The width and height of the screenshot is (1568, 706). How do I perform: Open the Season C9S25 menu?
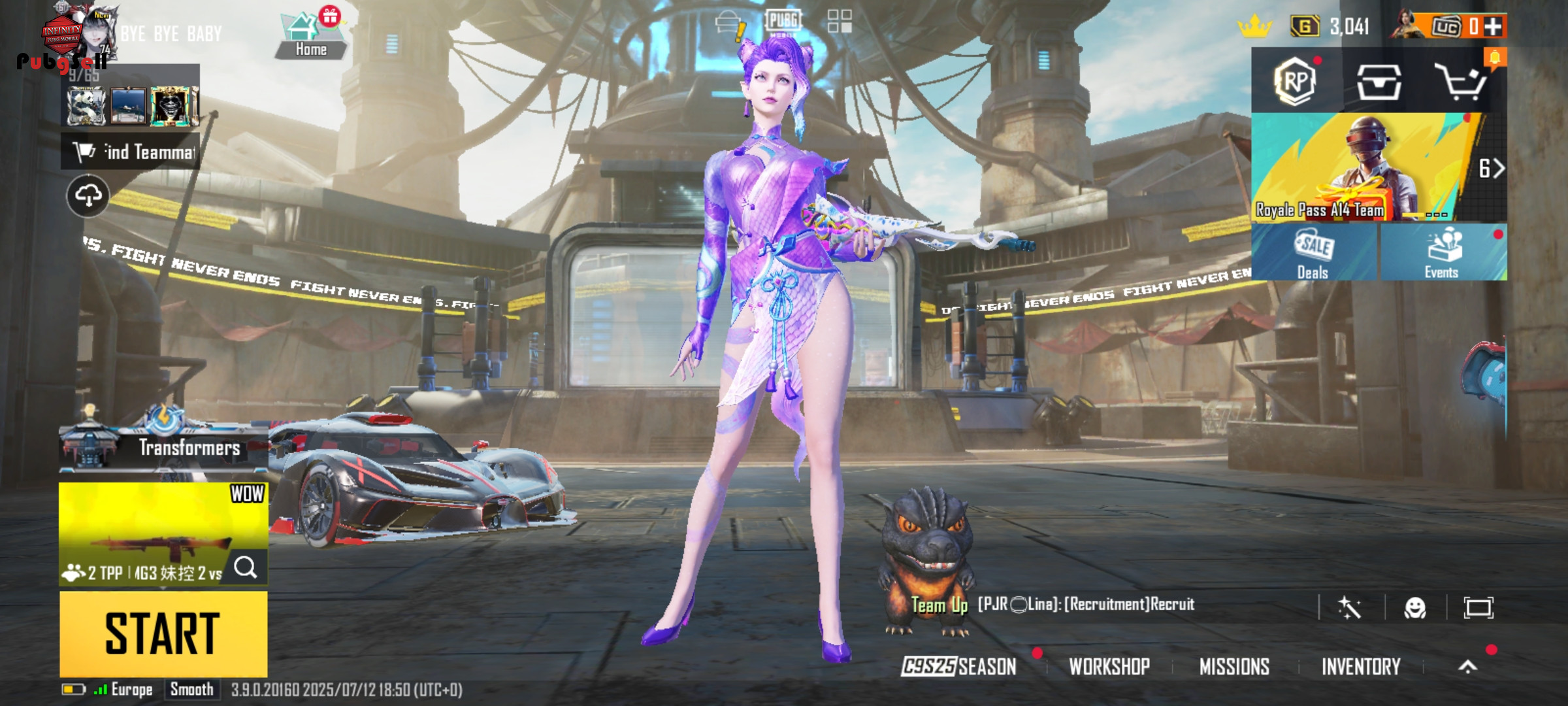[x=959, y=666]
